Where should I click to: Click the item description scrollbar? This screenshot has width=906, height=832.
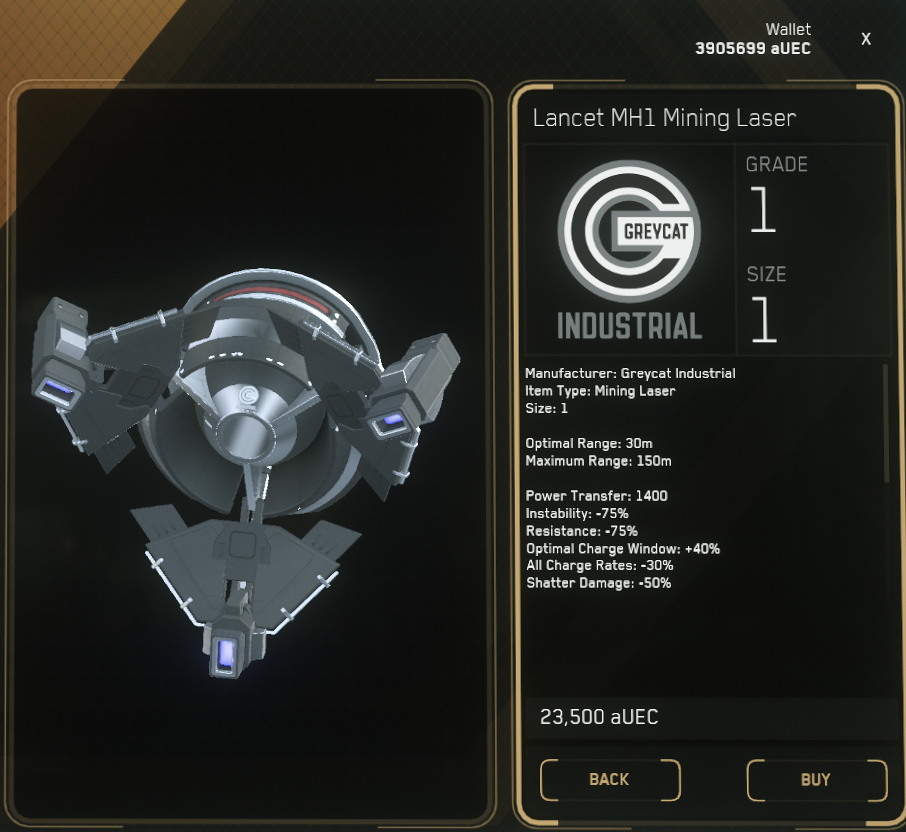(885, 424)
